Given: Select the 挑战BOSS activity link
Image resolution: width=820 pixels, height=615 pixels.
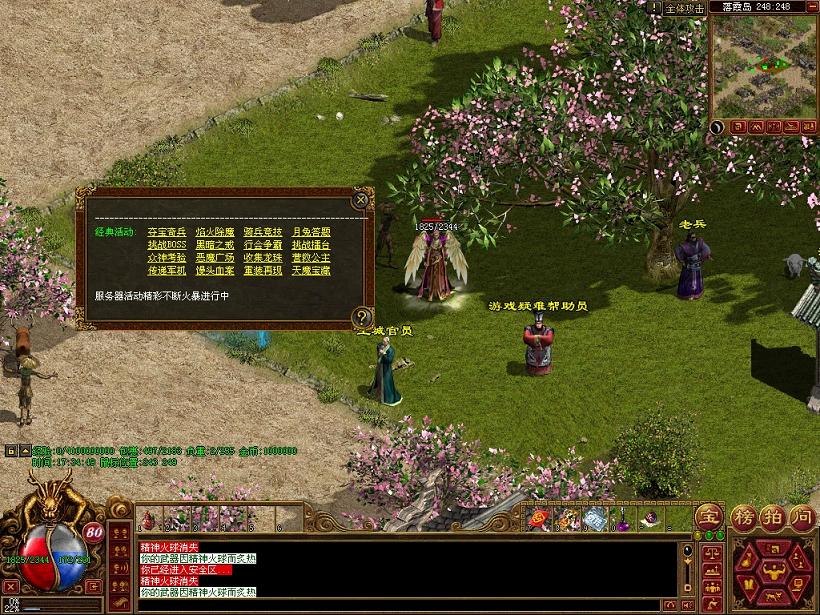Looking at the screenshot, I should point(167,245).
